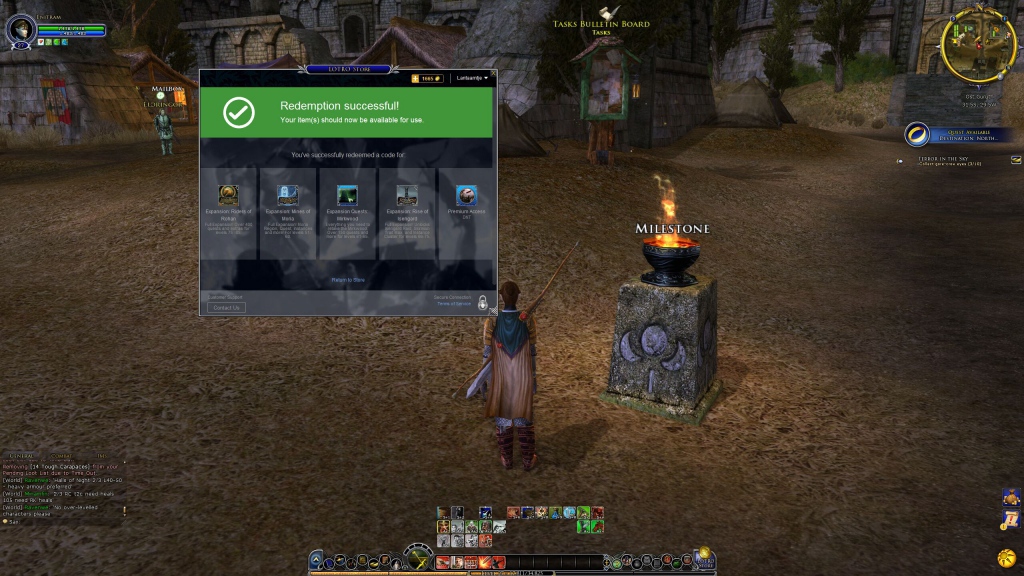Screen dimensions: 1024x576
Task: Switch to the Combat chat tab
Action: [x=63, y=456]
